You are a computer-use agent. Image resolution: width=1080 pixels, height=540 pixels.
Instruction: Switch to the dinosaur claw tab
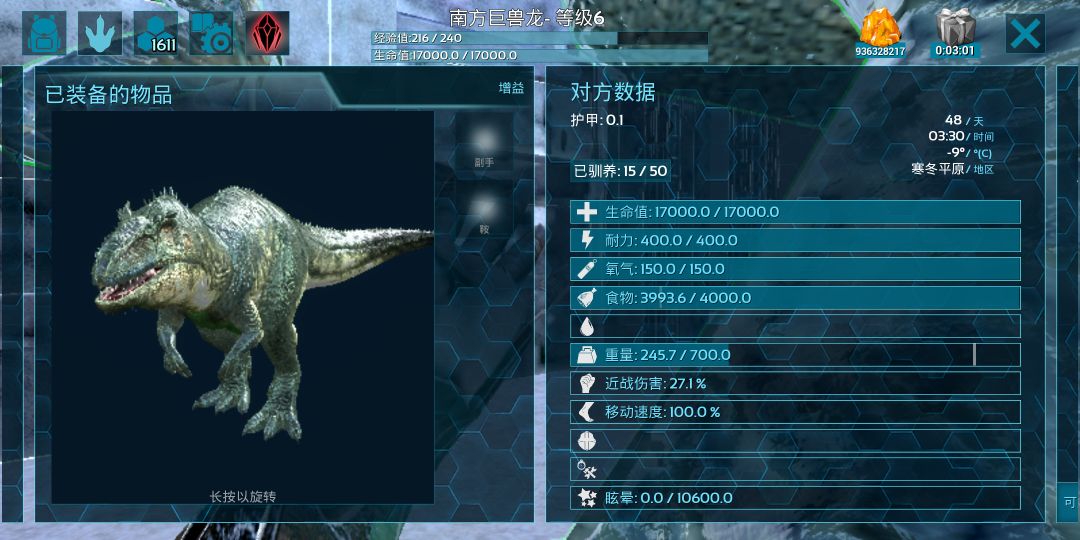[x=100, y=34]
